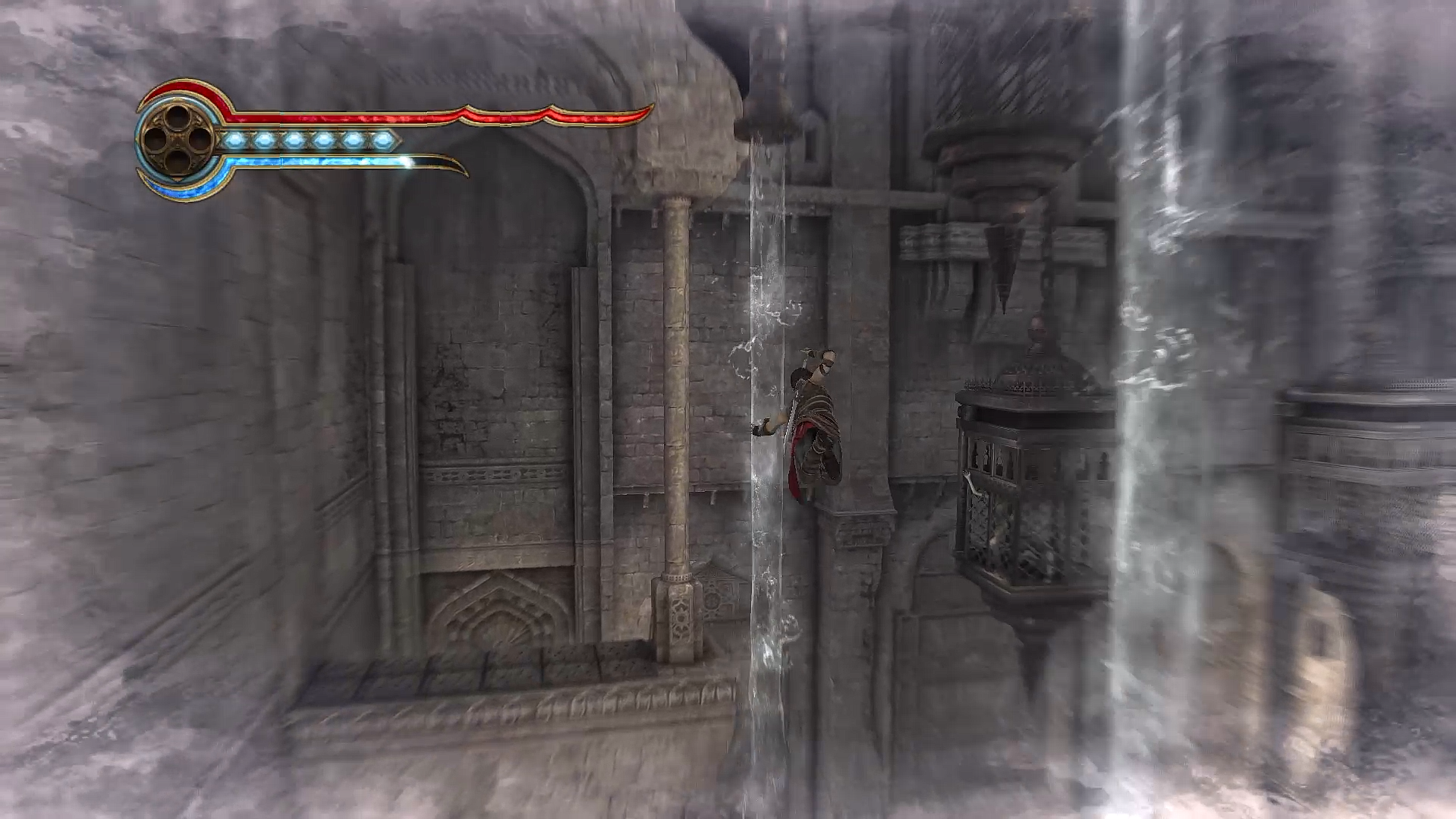Select the second blue energy orb
The width and height of the screenshot is (1456, 819).
coord(265,139)
